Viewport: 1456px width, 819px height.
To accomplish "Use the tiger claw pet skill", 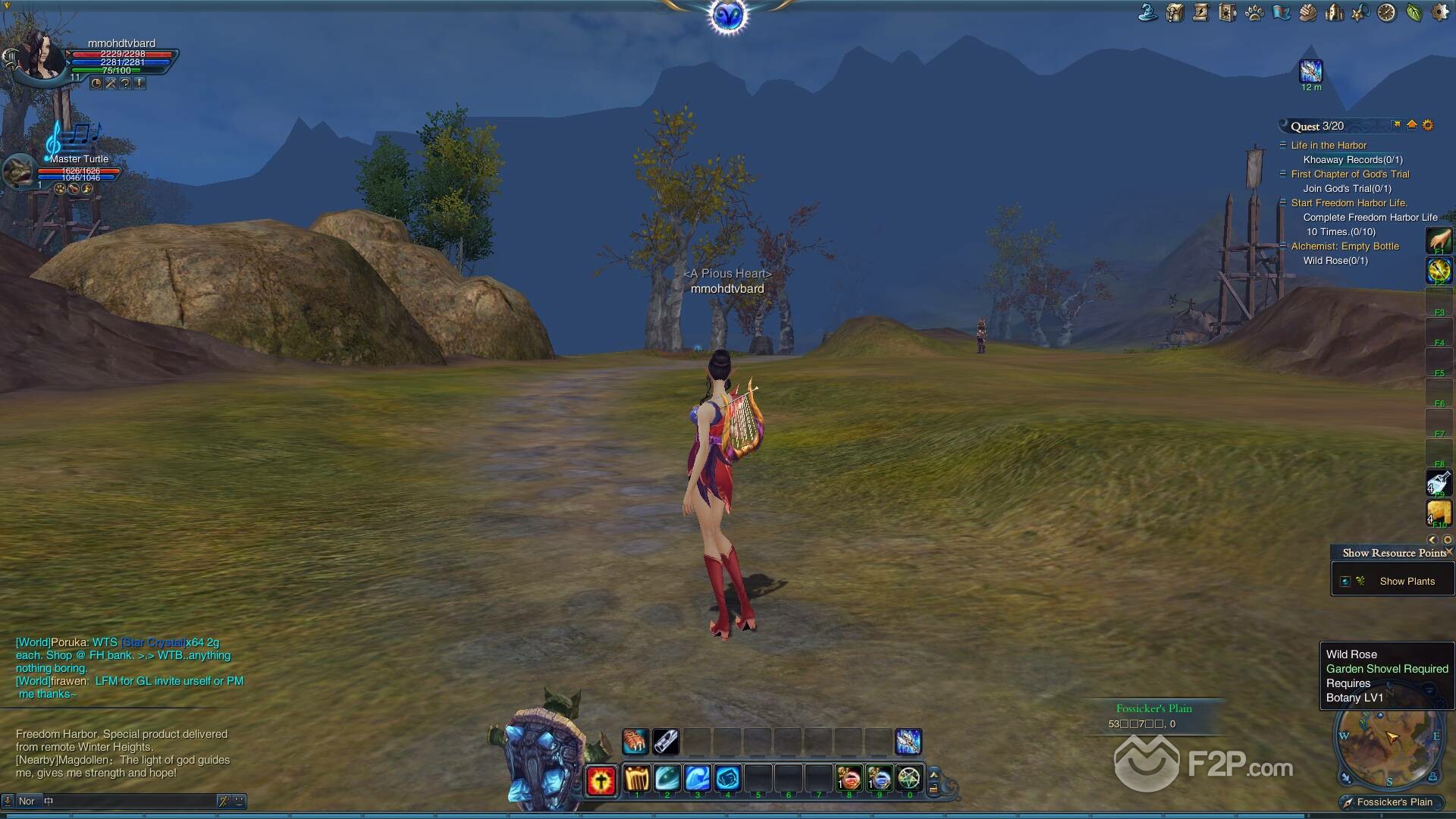I will 635,742.
